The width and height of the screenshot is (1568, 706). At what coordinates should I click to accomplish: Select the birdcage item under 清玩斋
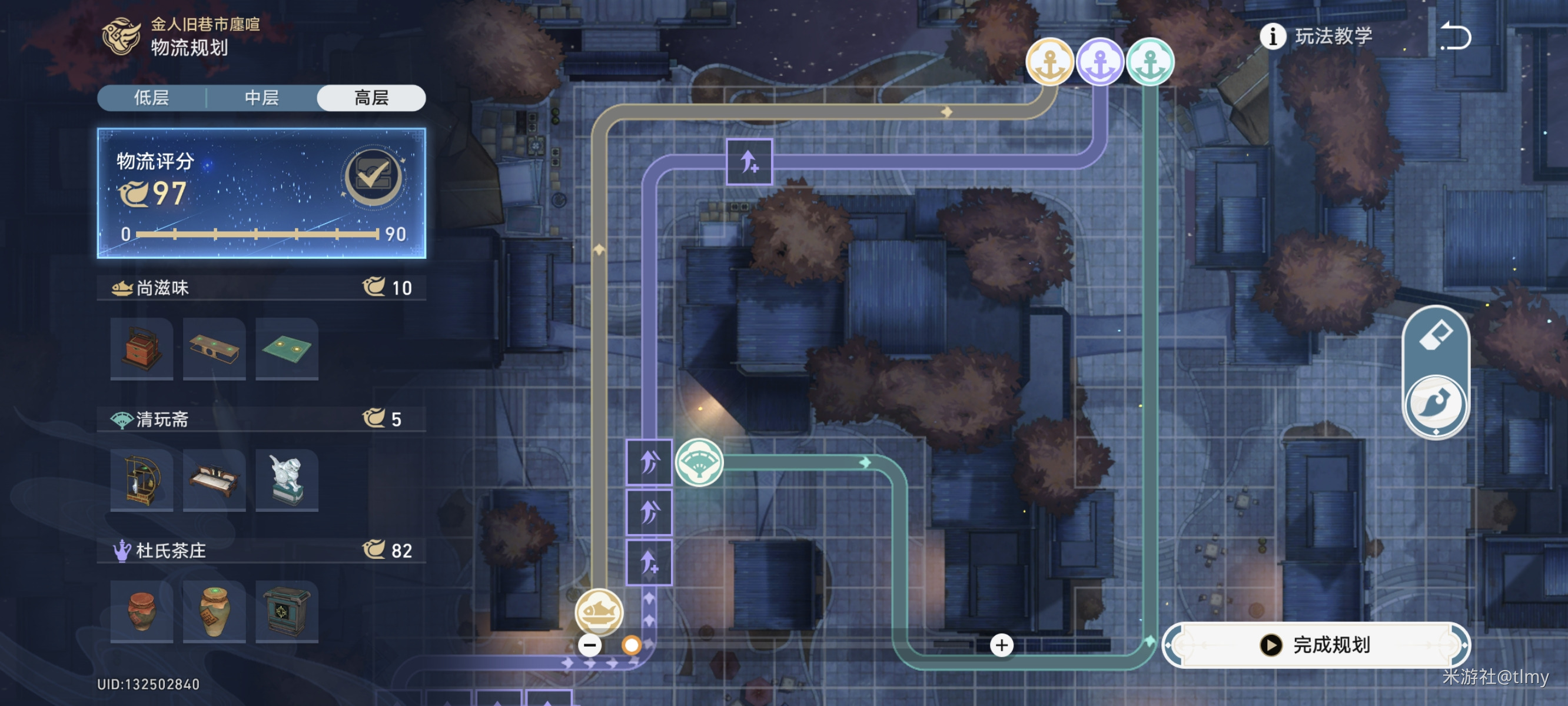pyautogui.click(x=142, y=480)
